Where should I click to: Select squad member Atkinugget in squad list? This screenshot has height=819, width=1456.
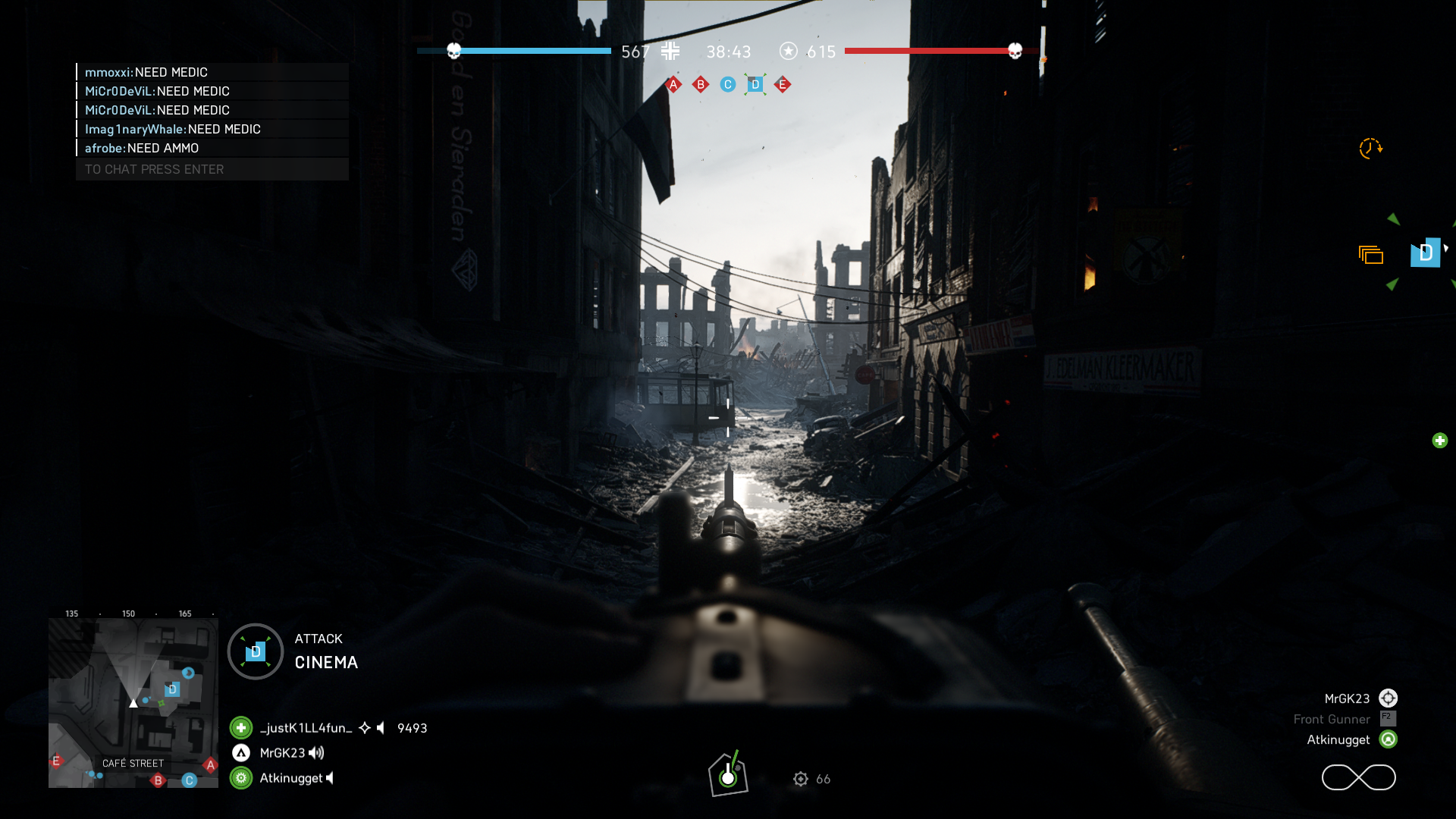tap(290, 778)
